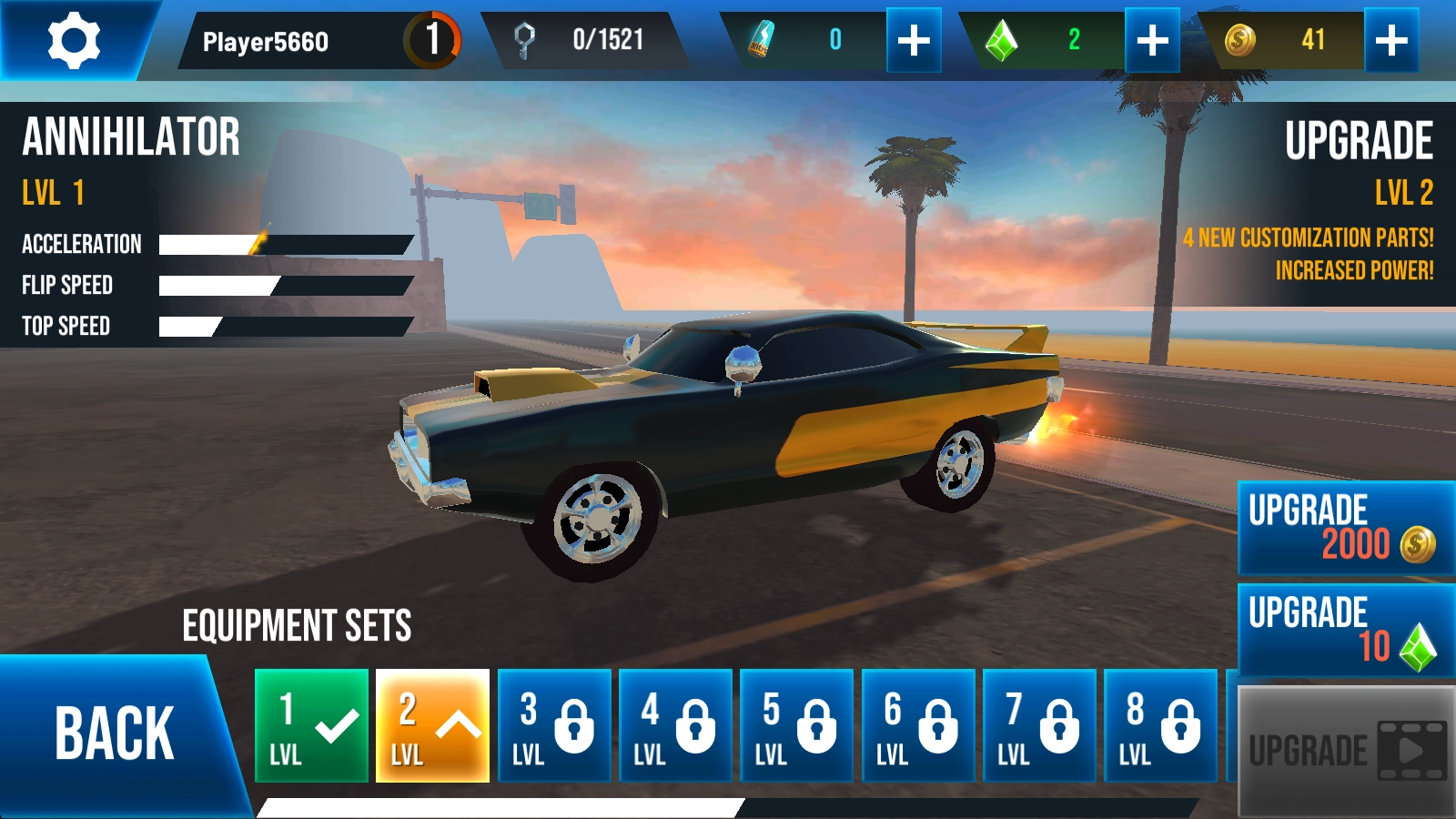Tap the locked level 8 equipment set
The width and height of the screenshot is (1456, 819).
tap(1160, 726)
